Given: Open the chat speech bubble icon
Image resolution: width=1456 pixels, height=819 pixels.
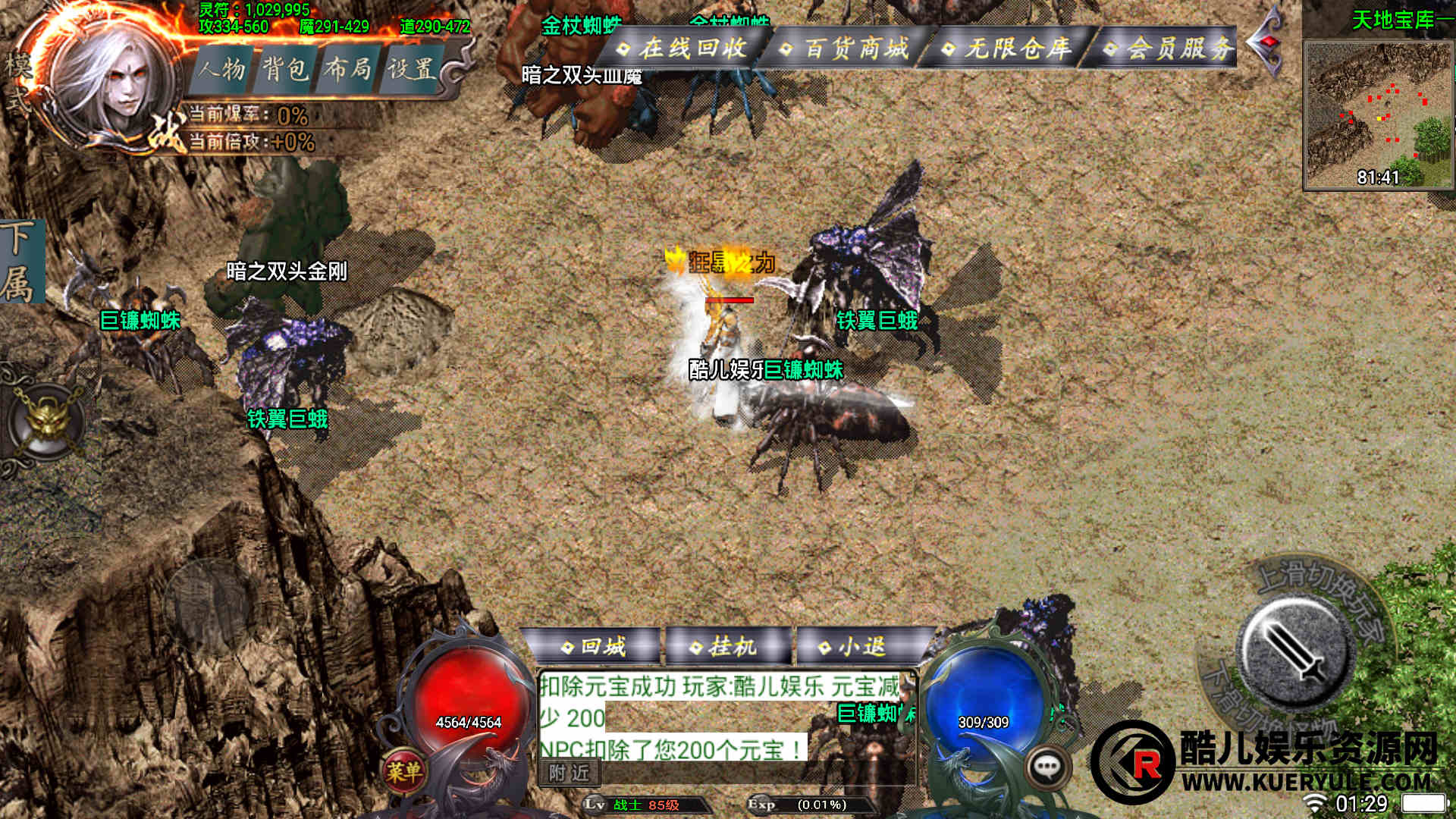Looking at the screenshot, I should pyautogui.click(x=1047, y=768).
